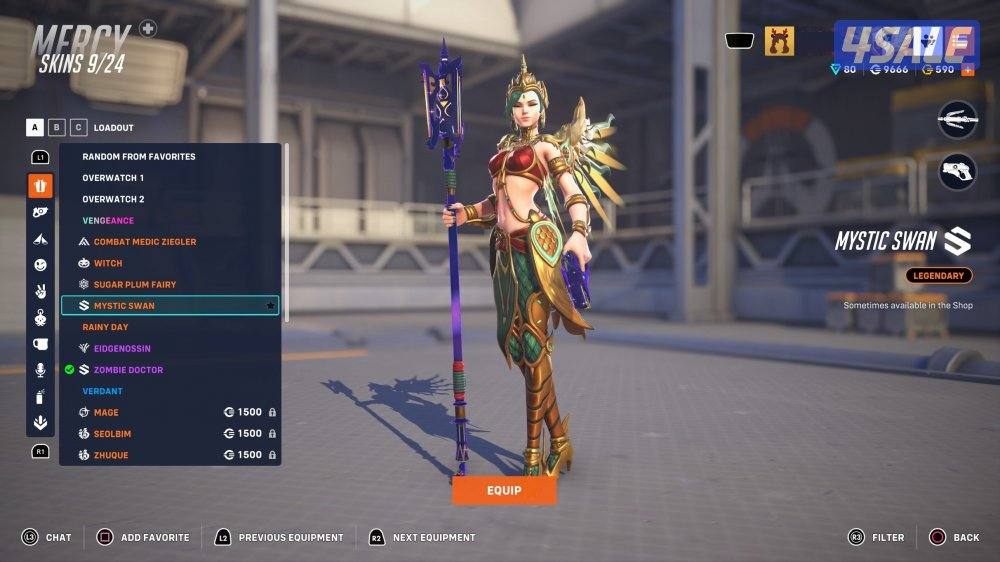View the Caduceus Blaster pistol preview
The height and width of the screenshot is (562, 1000).
(x=957, y=171)
